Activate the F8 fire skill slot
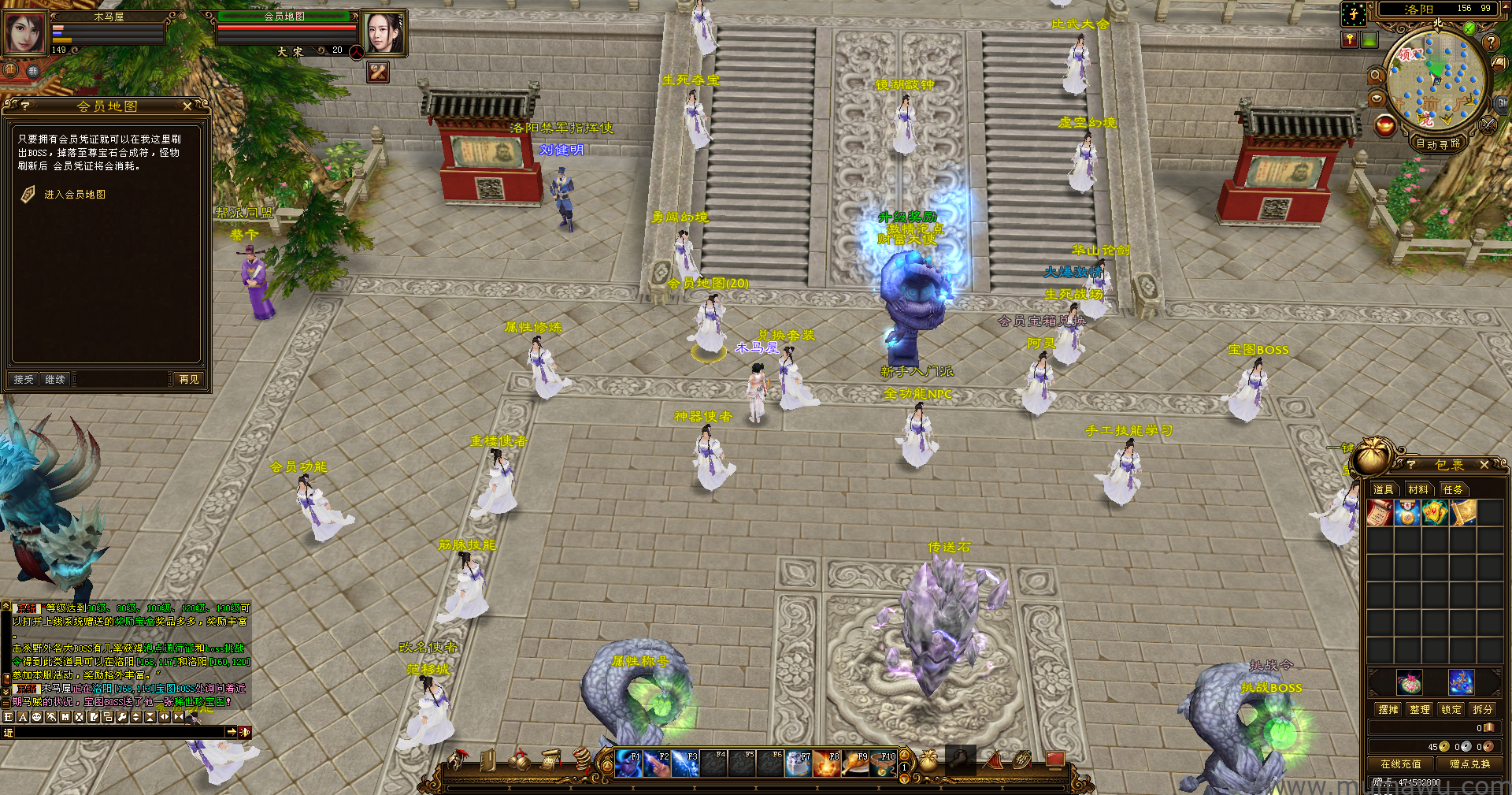The image size is (1512, 795). (826, 763)
